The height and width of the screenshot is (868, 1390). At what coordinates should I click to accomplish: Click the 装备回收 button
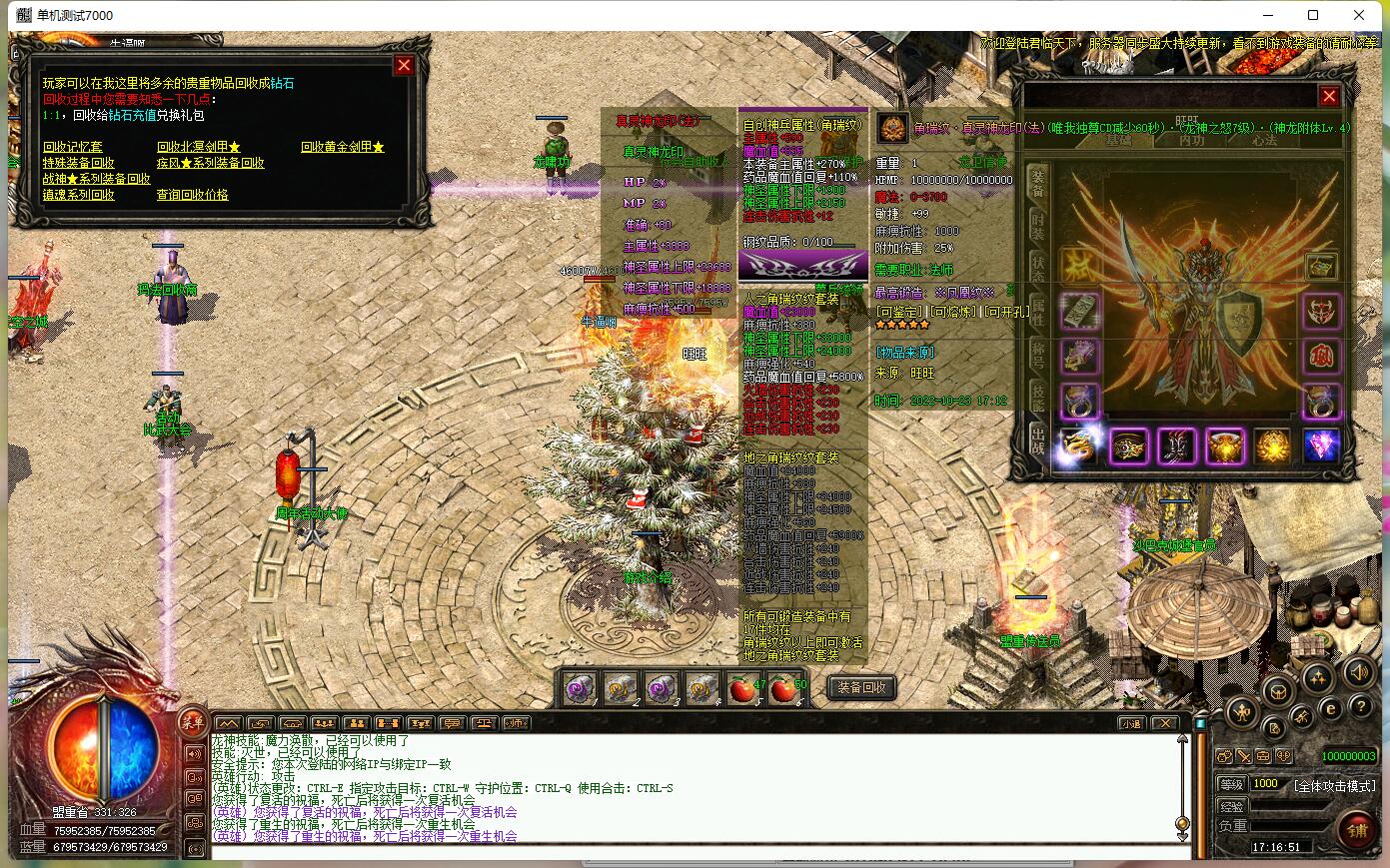[x=861, y=688]
